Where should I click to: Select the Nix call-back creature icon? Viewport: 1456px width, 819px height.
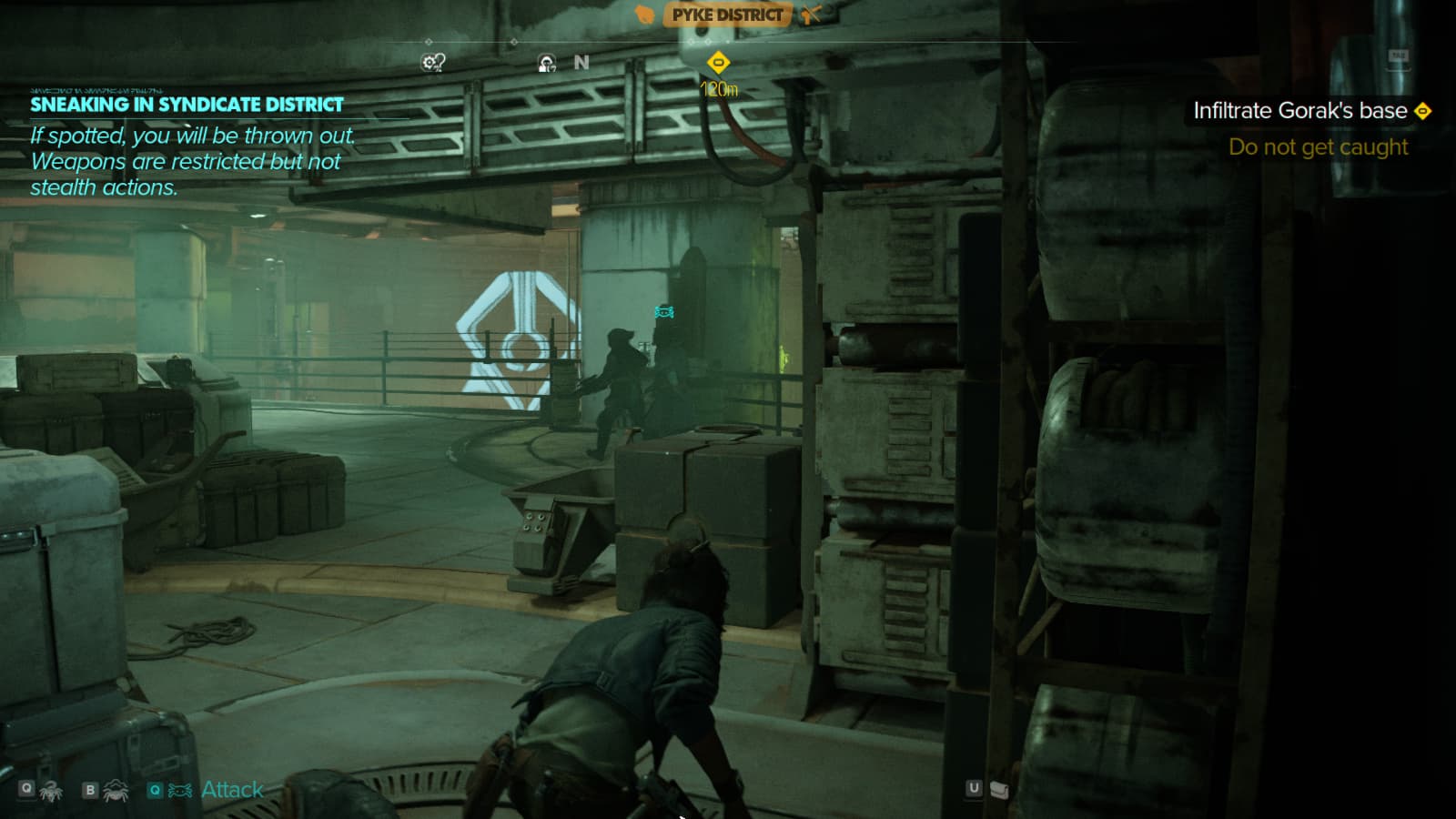point(51,790)
